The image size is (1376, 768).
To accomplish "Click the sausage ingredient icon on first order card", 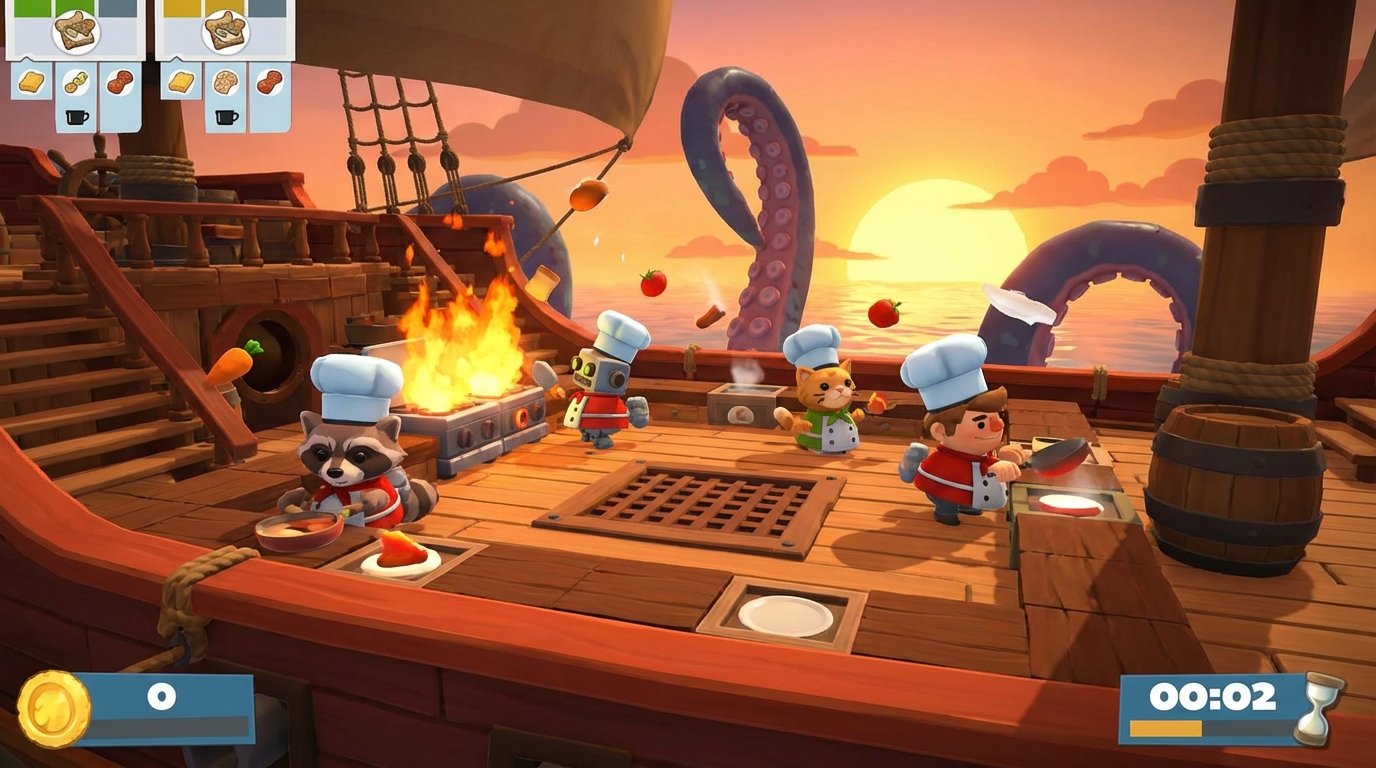I will (x=120, y=82).
